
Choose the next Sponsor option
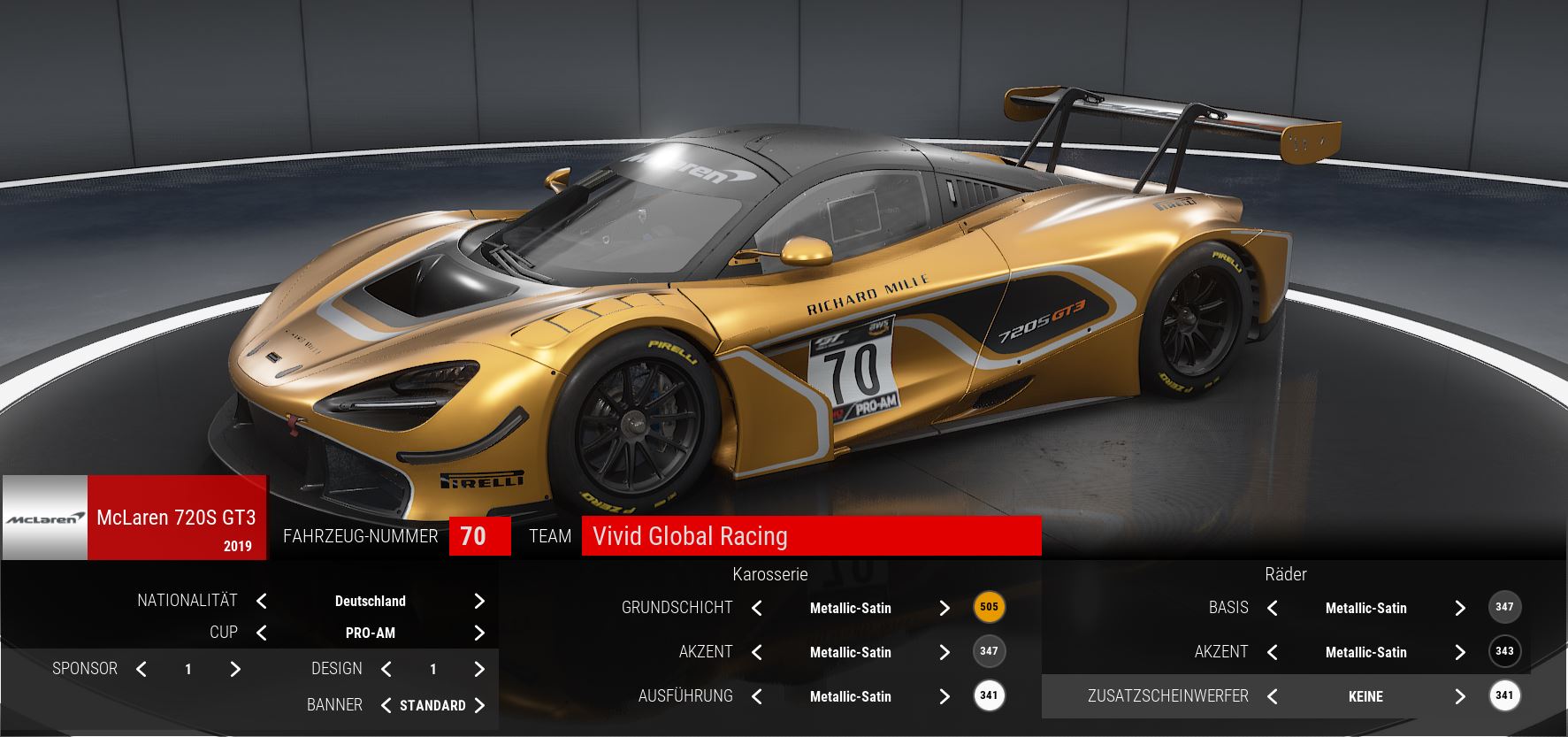[x=235, y=670]
